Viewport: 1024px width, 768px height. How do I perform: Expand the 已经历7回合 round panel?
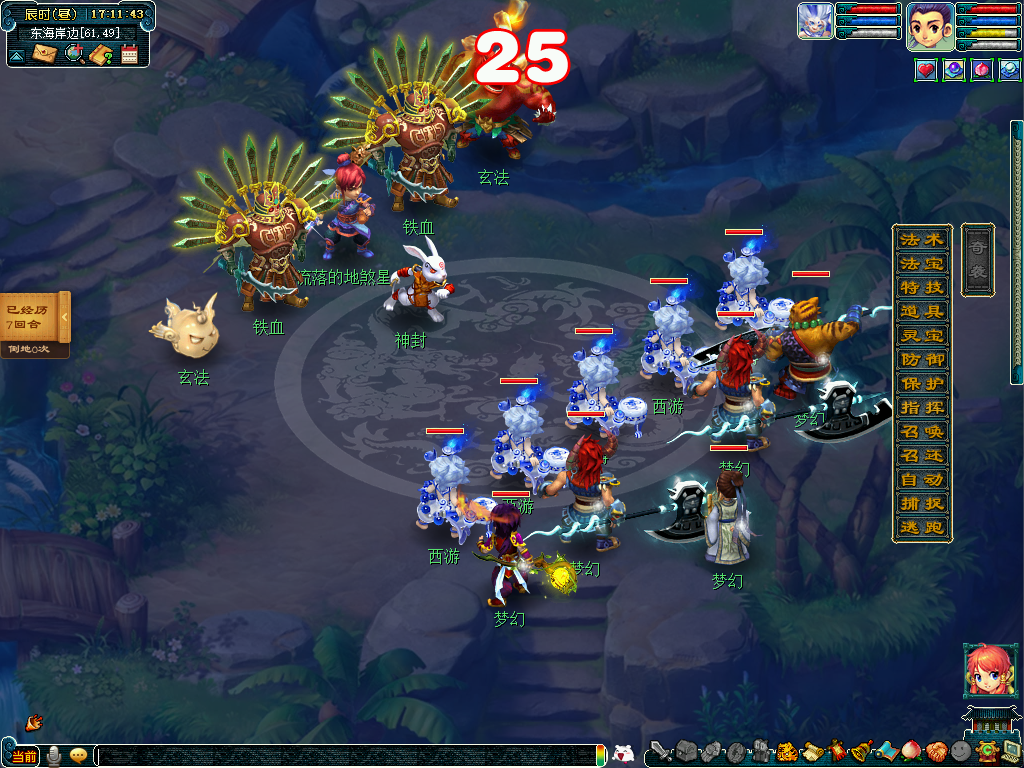pos(64,317)
